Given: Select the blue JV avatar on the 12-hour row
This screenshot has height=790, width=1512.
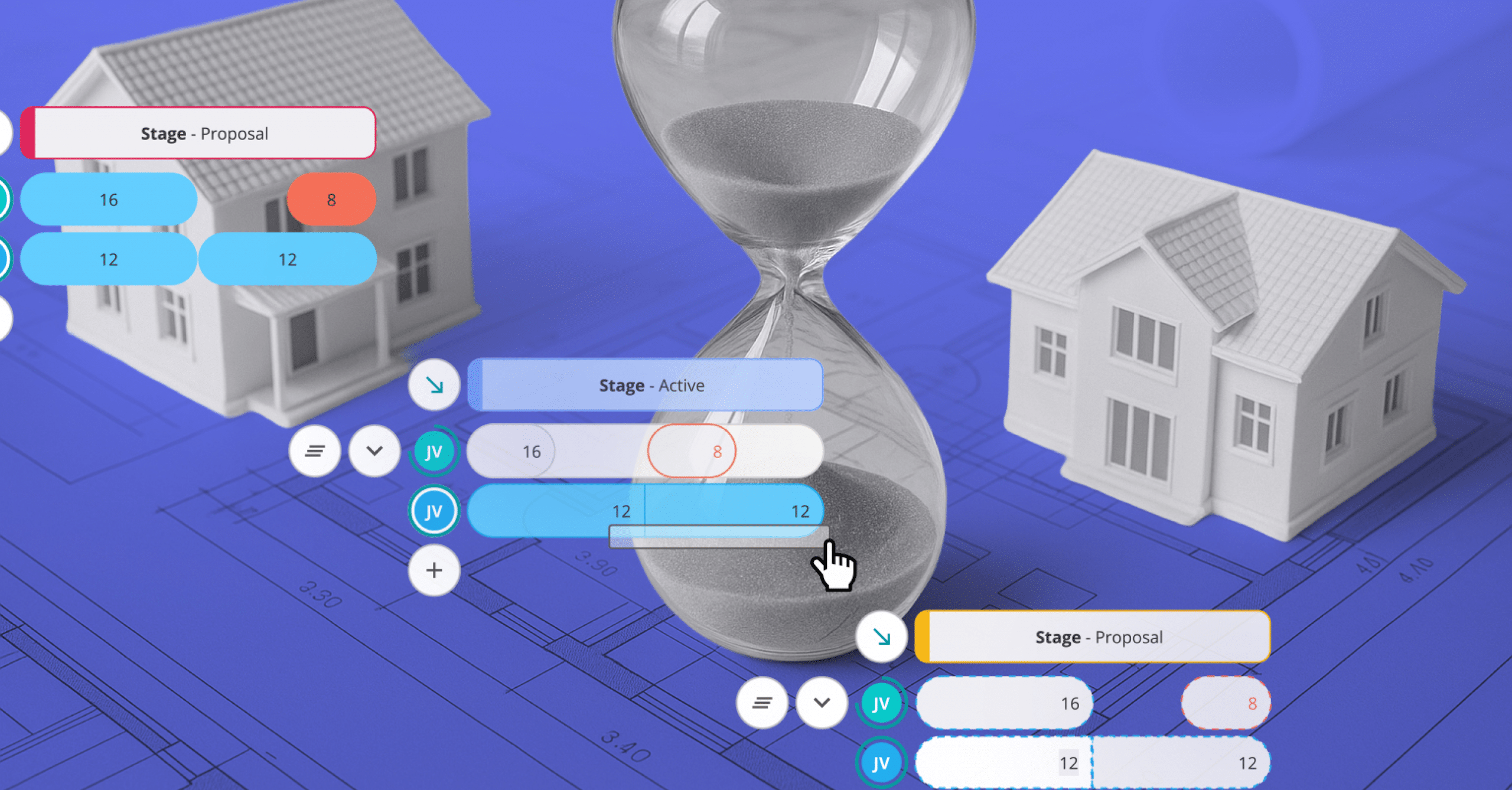Looking at the screenshot, I should [x=434, y=511].
